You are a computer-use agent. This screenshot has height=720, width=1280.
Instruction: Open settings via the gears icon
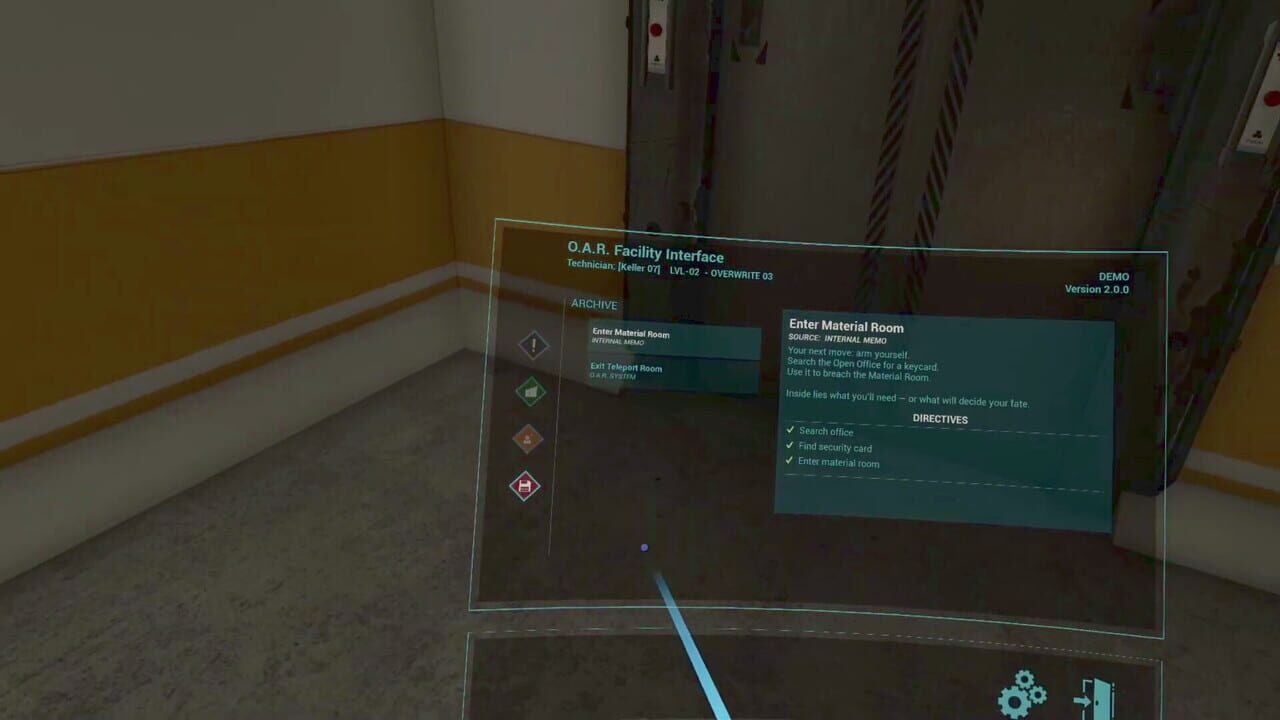coord(1019,692)
